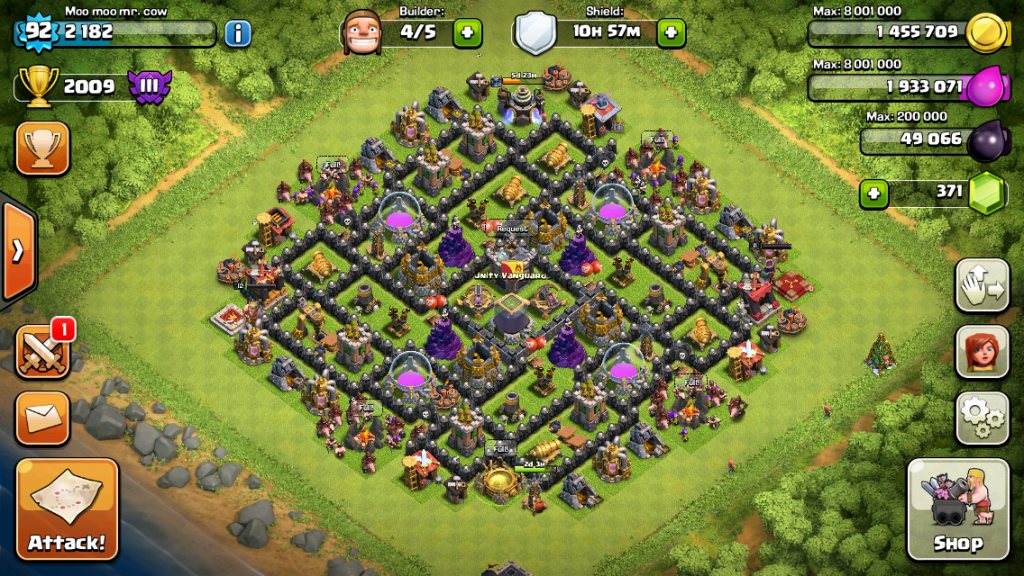
Task: Select the shield icon
Action: [534, 32]
